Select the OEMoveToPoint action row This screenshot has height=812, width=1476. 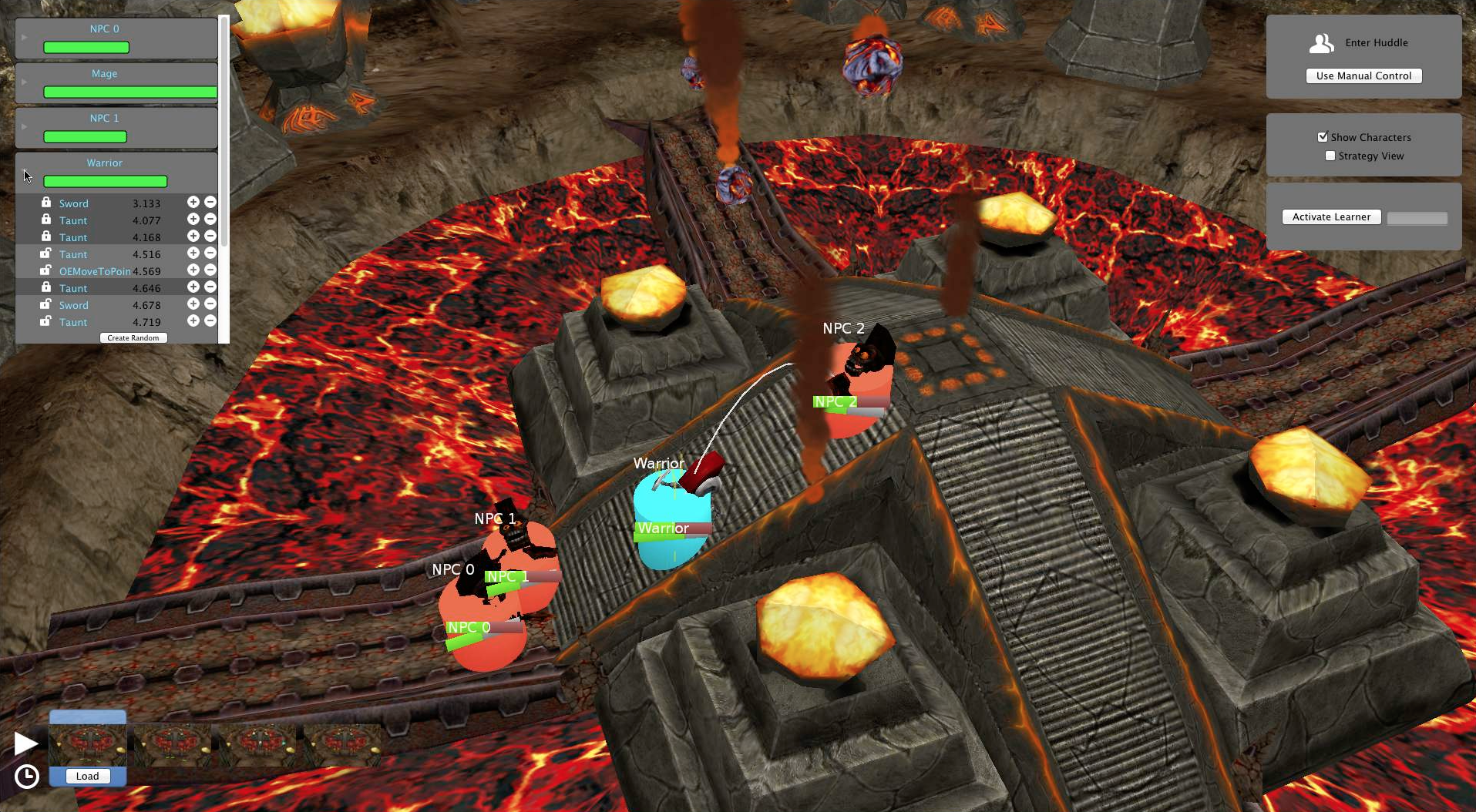tap(95, 271)
